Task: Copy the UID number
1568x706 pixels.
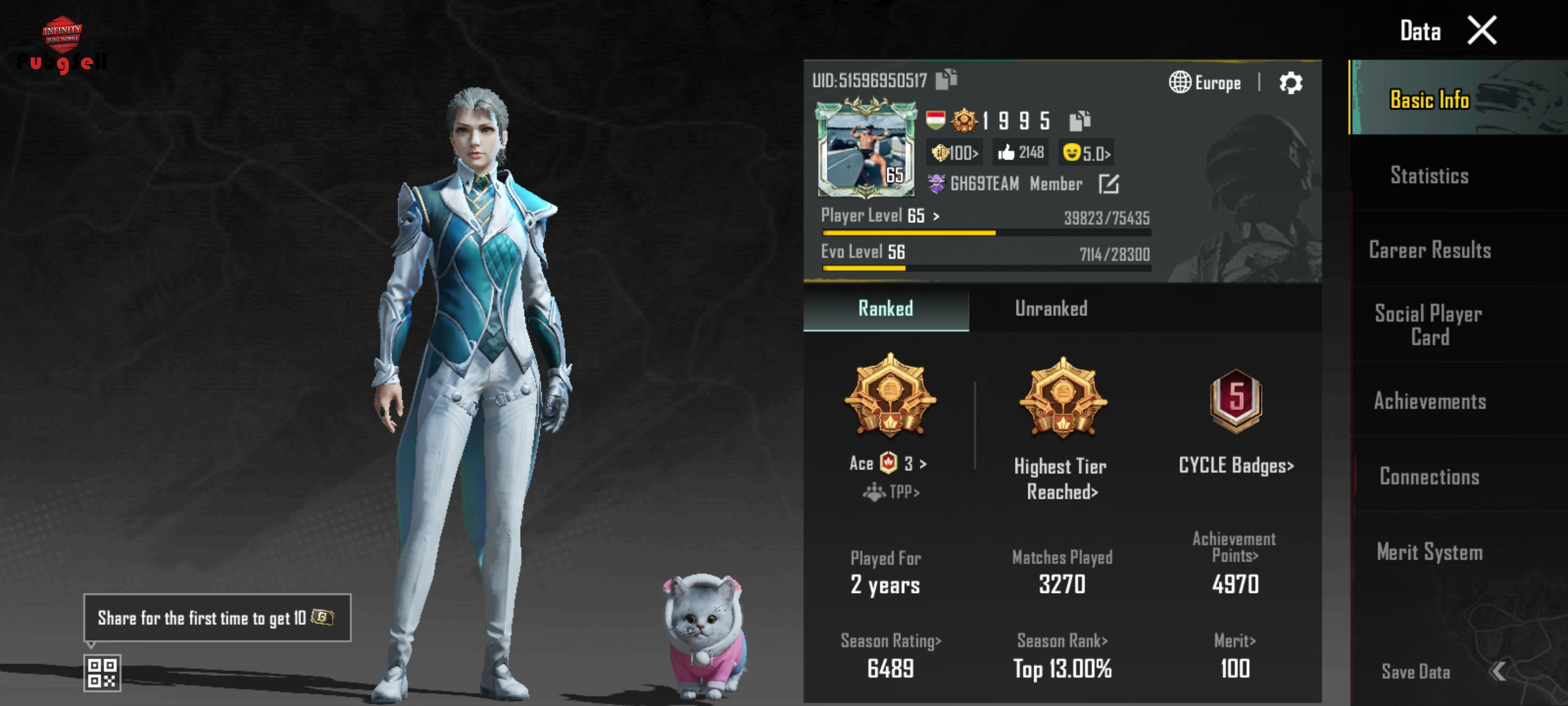Action: click(x=946, y=80)
